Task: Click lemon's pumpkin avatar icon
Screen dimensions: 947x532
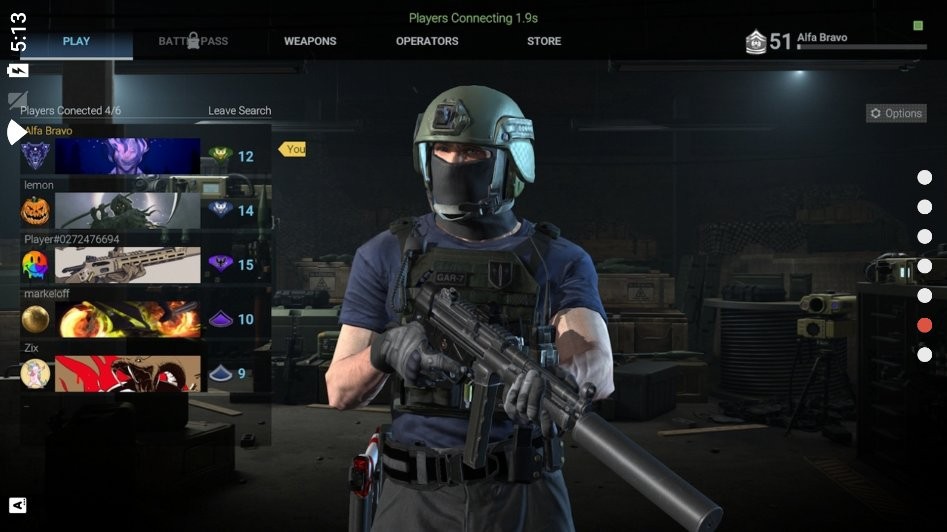Action: [35, 211]
